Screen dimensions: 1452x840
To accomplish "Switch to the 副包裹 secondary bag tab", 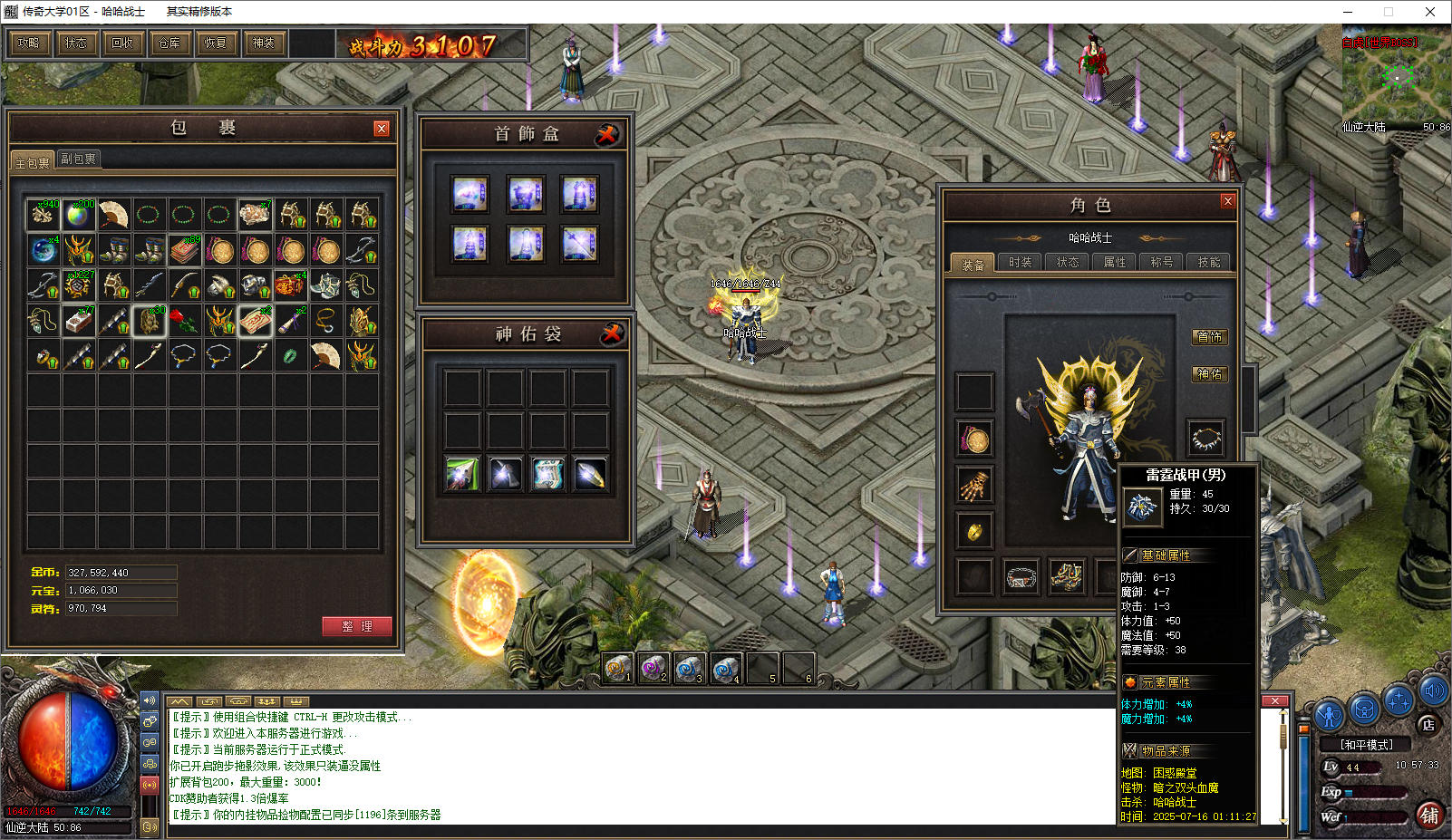I will click(78, 159).
